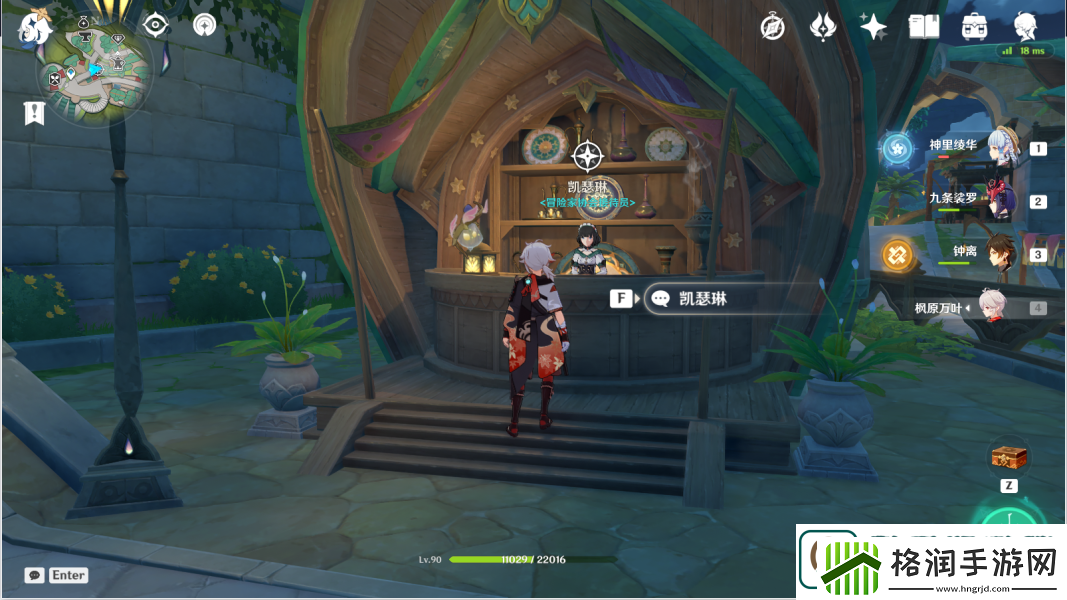
Task: Switch to party member 钟离
Action: (x=1001, y=254)
